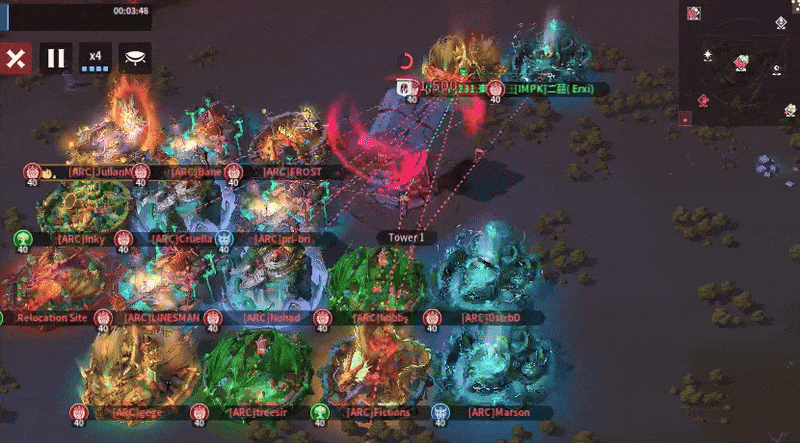Select the Relocation Site nameplate
This screenshot has width=800, height=443.
point(52,318)
